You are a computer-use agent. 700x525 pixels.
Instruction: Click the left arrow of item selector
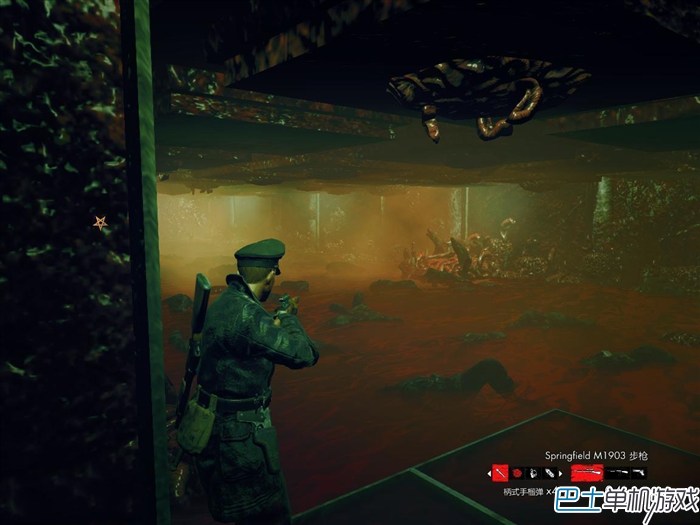(x=489, y=474)
